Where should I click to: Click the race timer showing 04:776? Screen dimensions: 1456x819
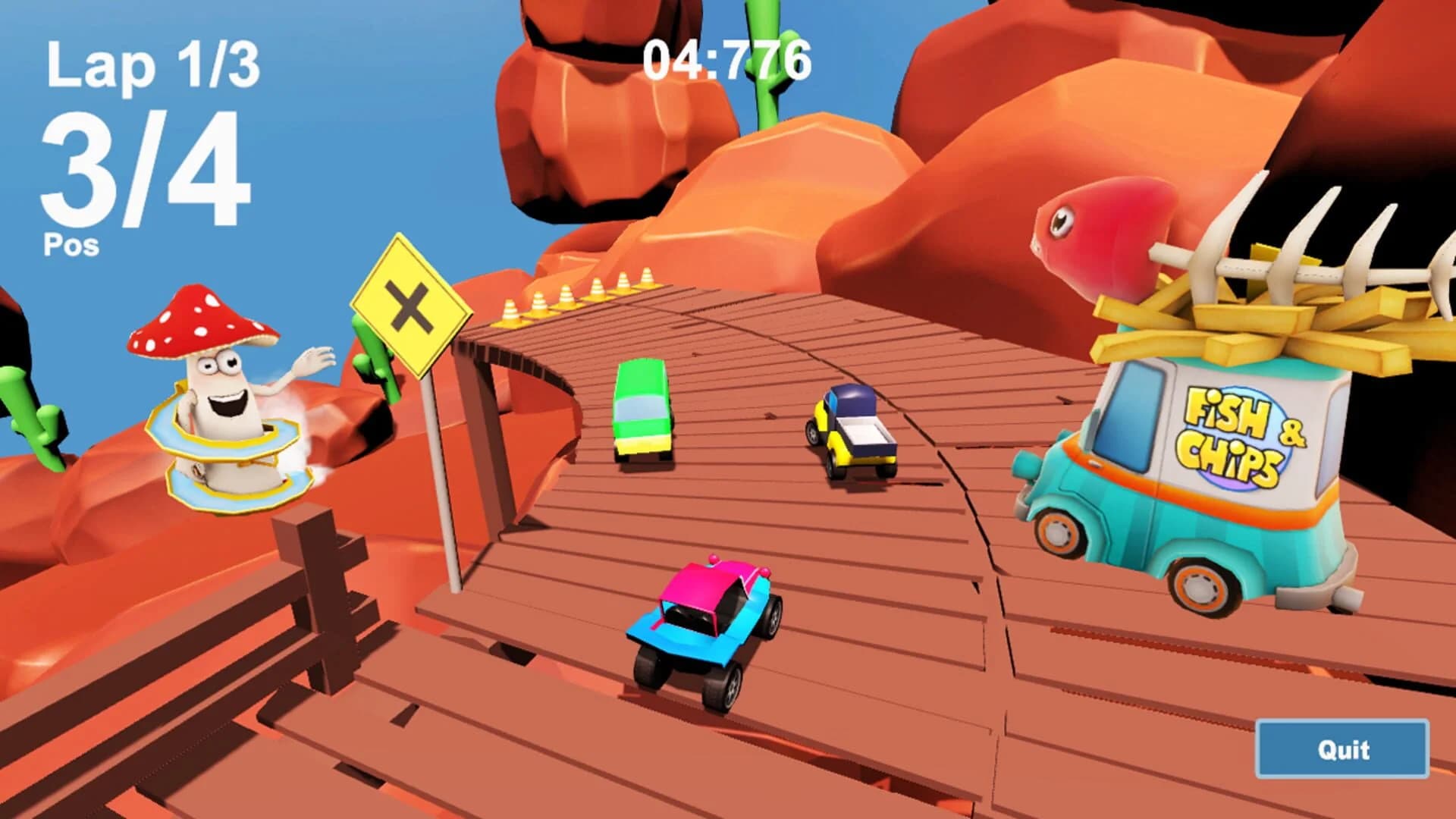click(726, 61)
